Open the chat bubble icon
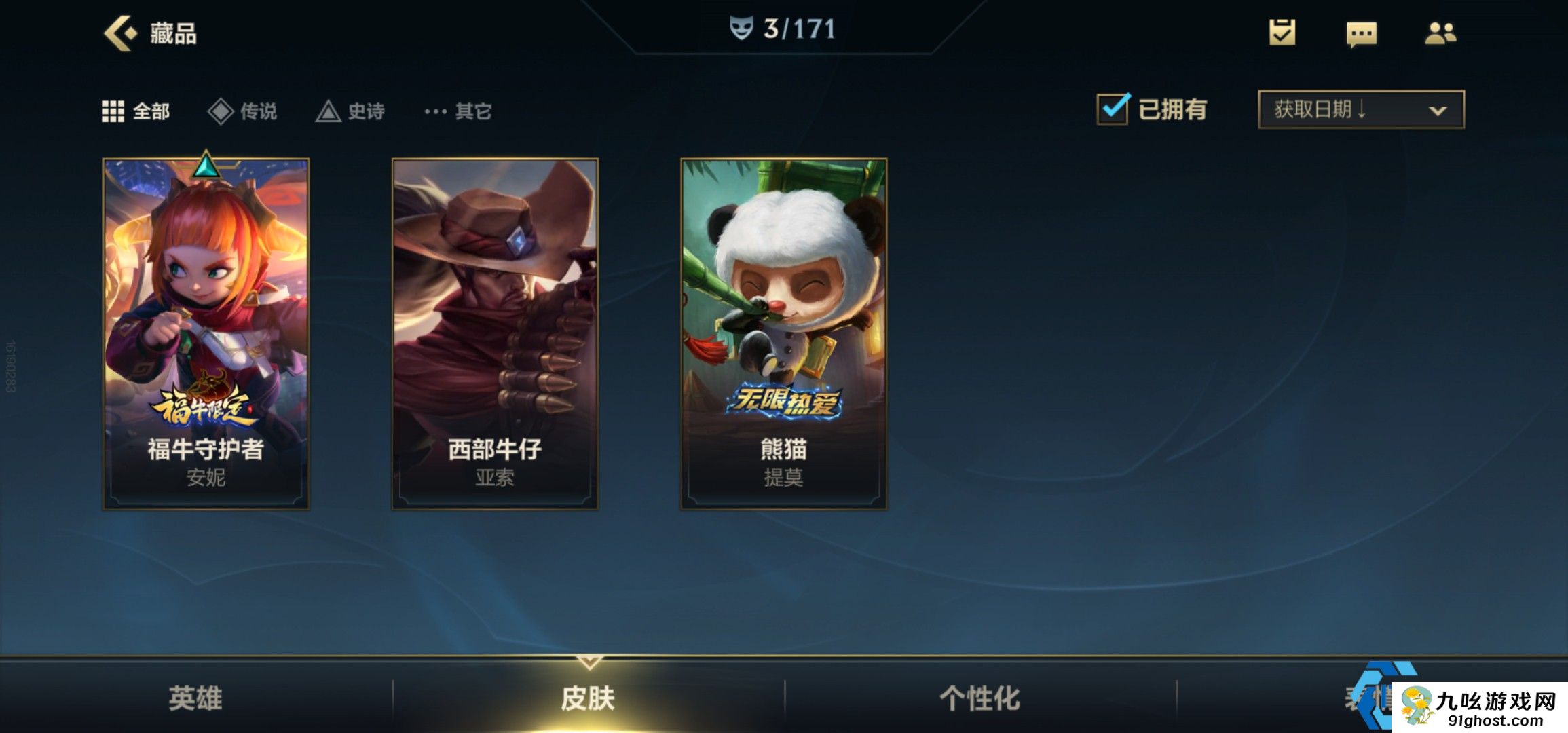Screen dimensions: 1568x733 coord(1363,33)
